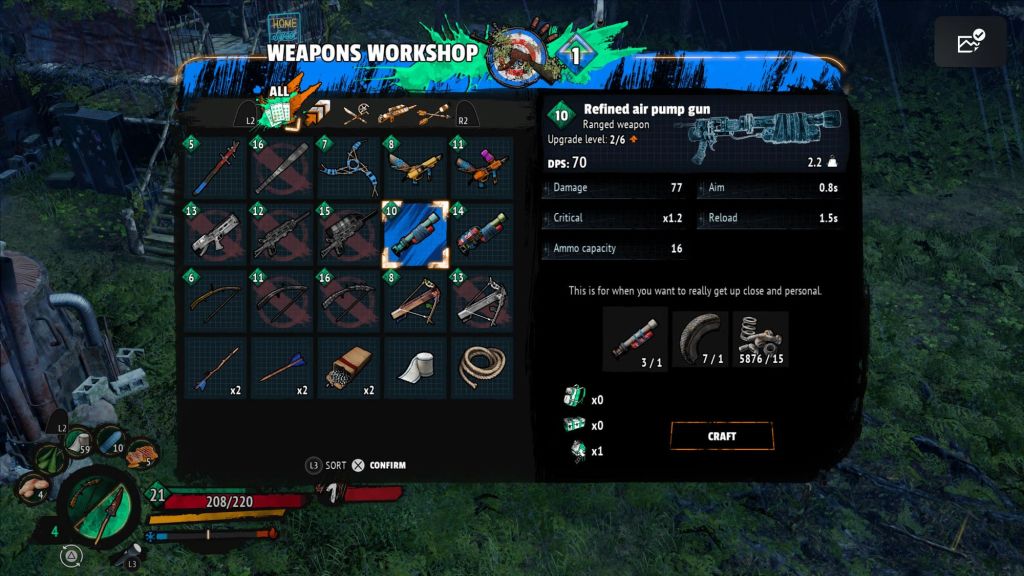Select the white bandage roll slot

tap(415, 368)
